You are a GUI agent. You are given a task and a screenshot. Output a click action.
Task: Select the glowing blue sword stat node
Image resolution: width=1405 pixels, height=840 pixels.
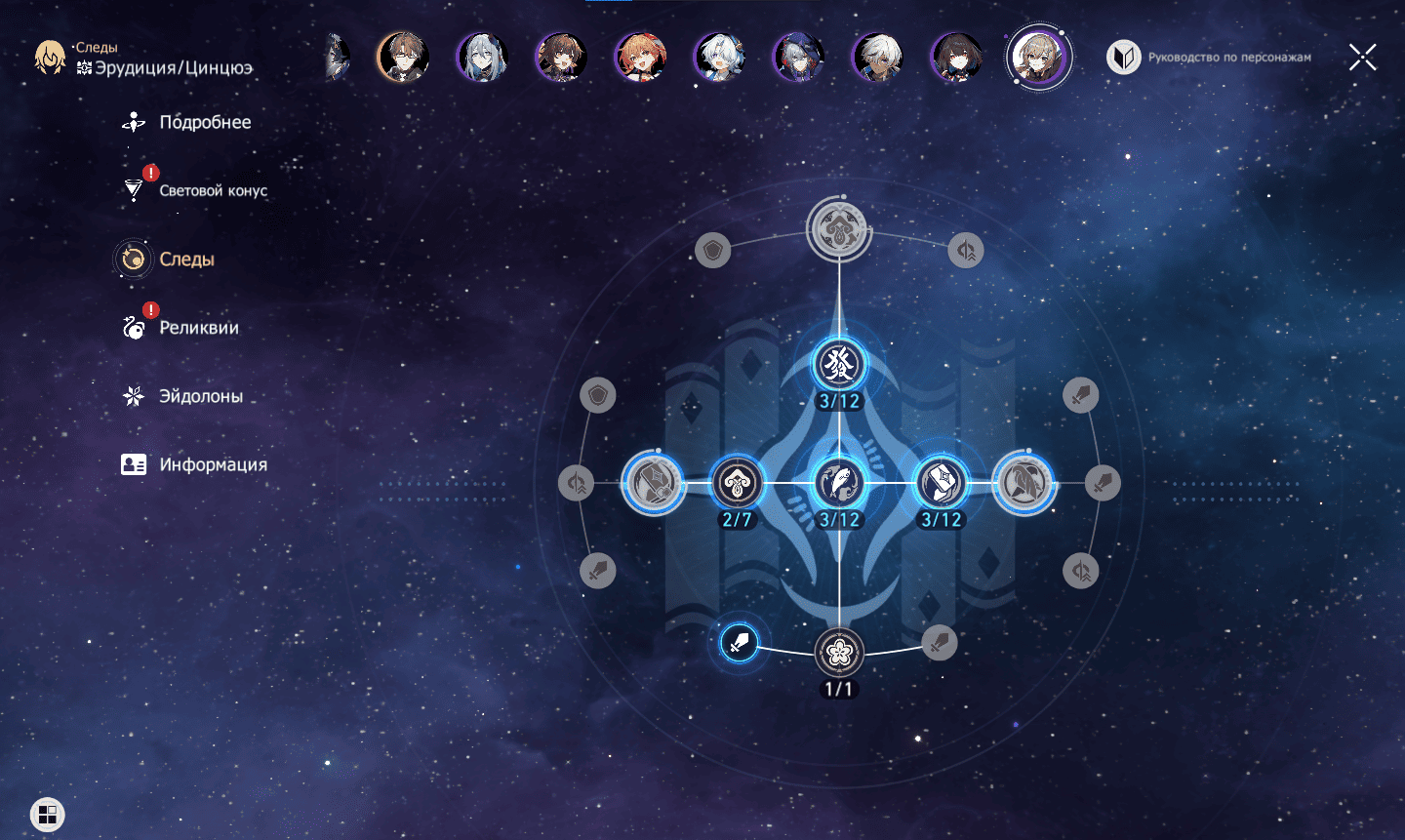tap(740, 643)
